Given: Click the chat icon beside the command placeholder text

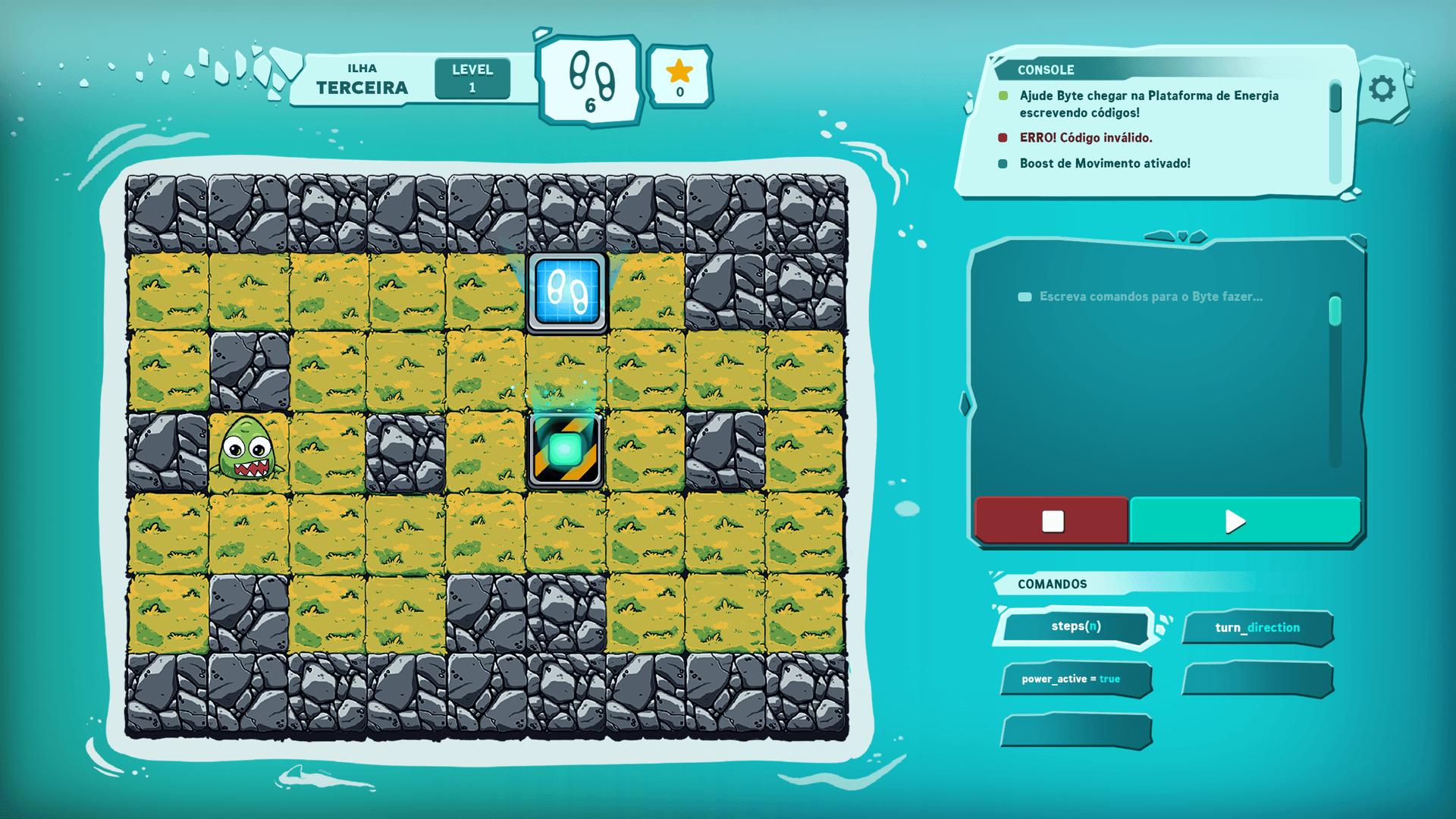Looking at the screenshot, I should [x=1025, y=297].
